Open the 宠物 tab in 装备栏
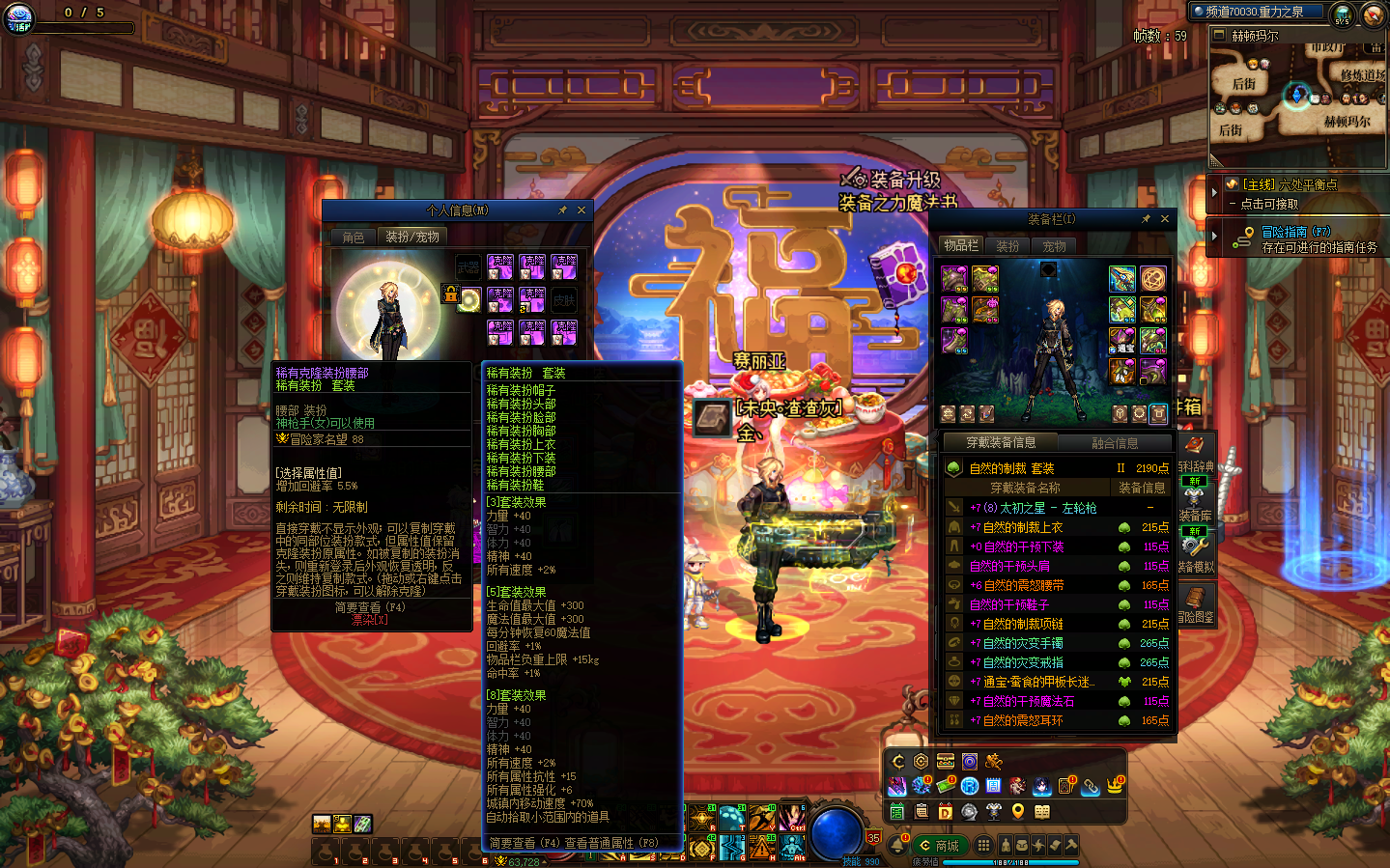Viewport: 1390px width, 868px height. 1054,246
